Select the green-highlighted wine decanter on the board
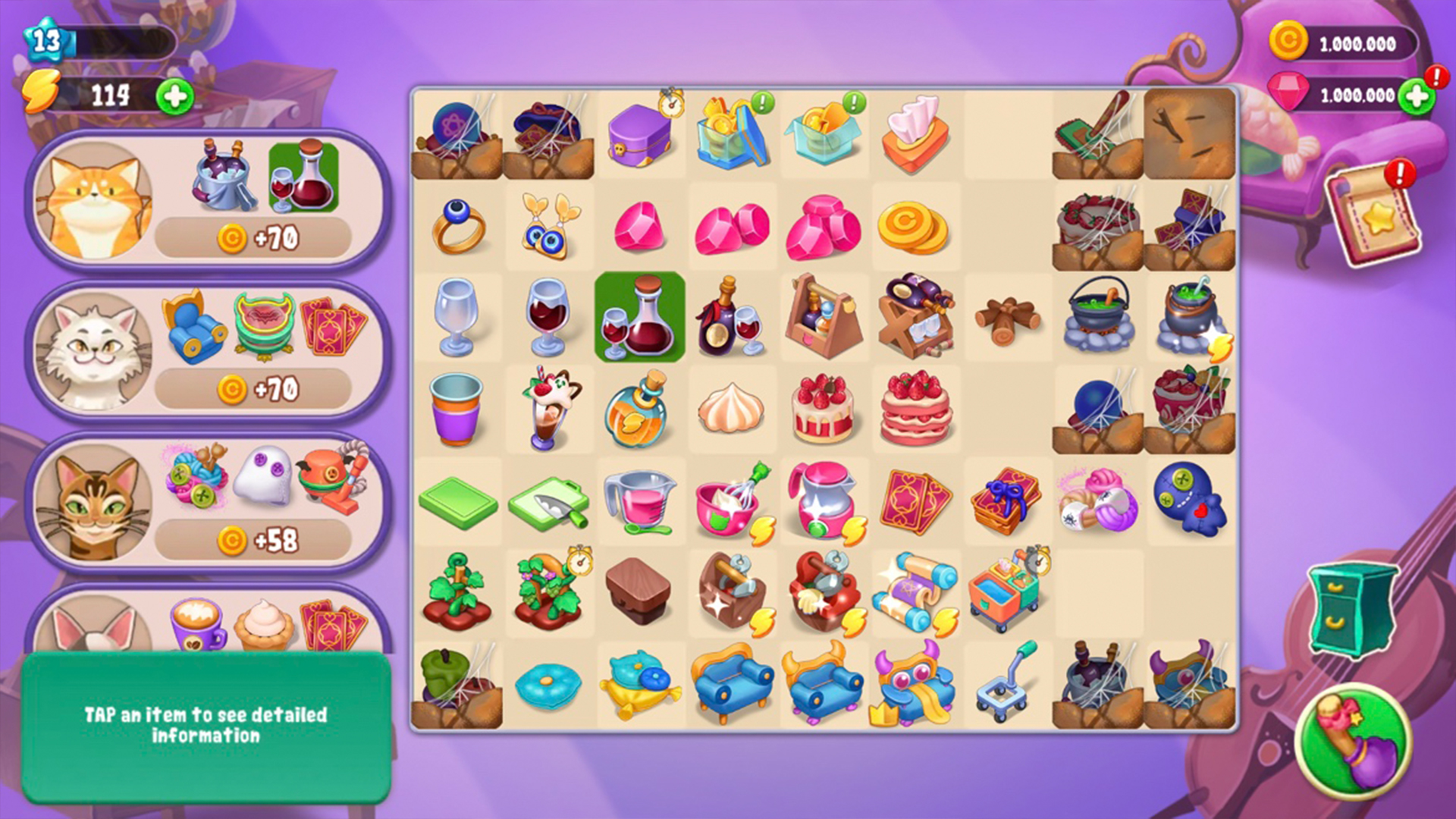The width and height of the screenshot is (1456, 819). (641, 317)
